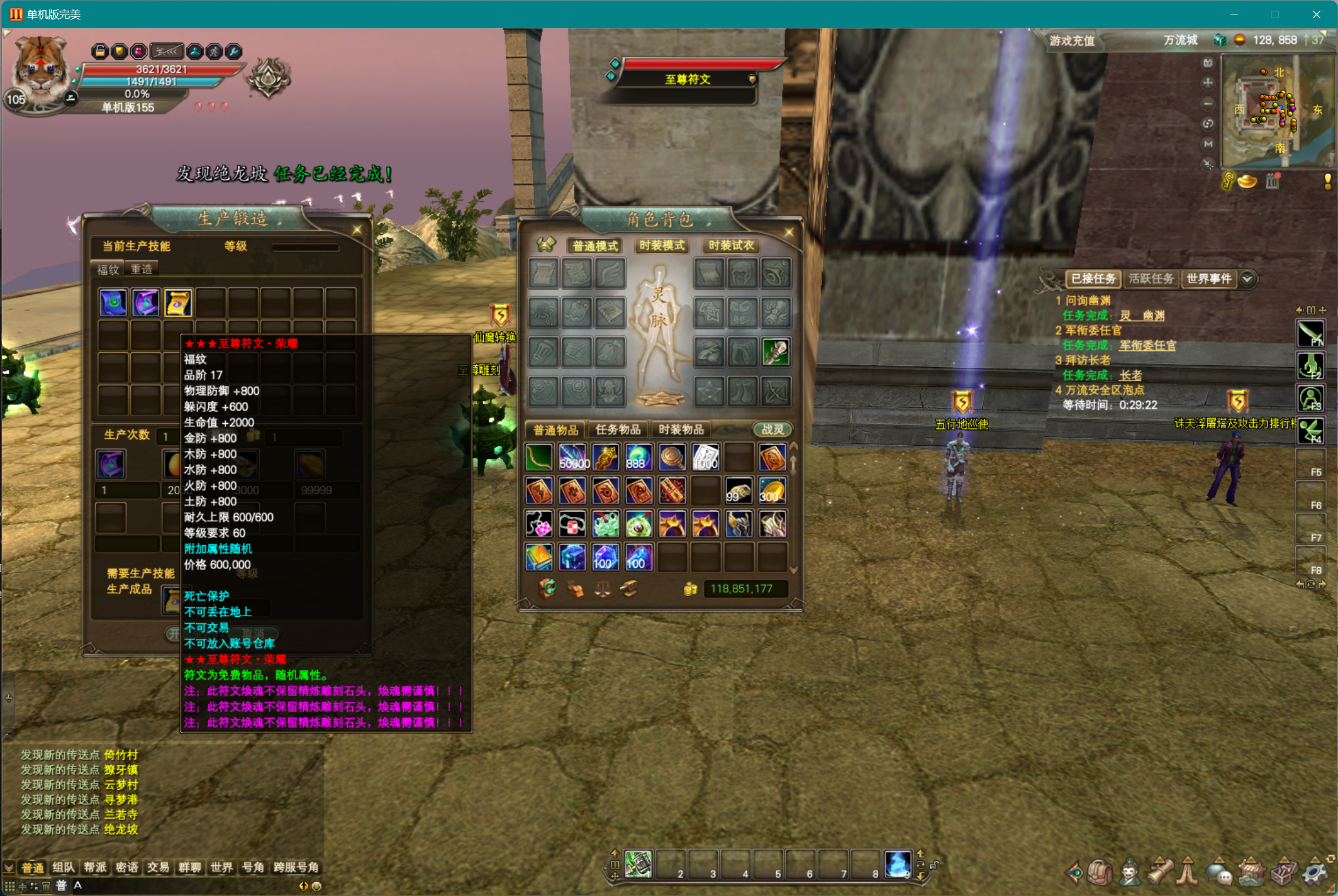Use the skill in hotbar slot 9
This screenshot has width=1338, height=896.
click(897, 864)
